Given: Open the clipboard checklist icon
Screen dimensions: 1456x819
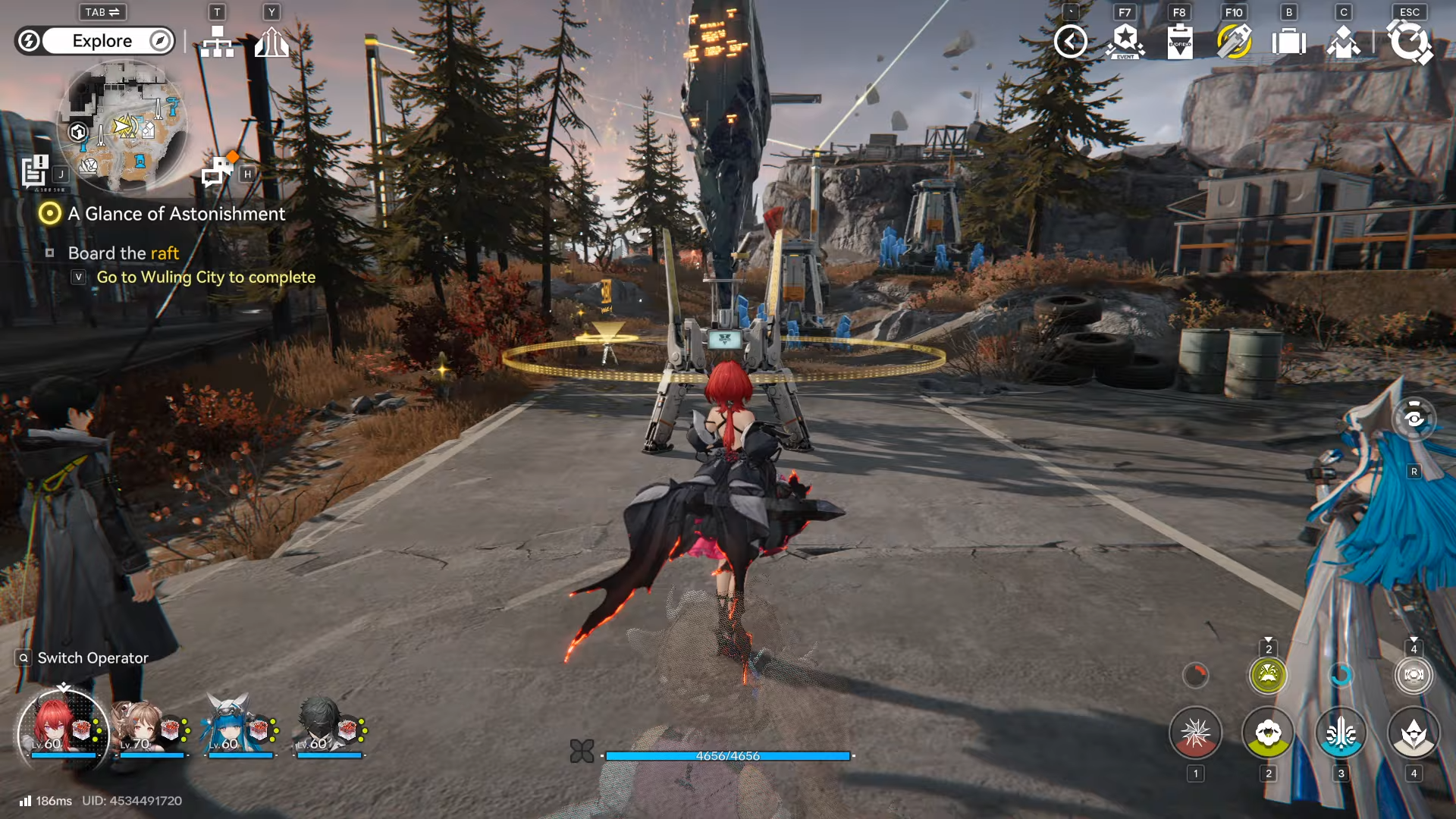Looking at the screenshot, I should pyautogui.click(x=1180, y=42).
